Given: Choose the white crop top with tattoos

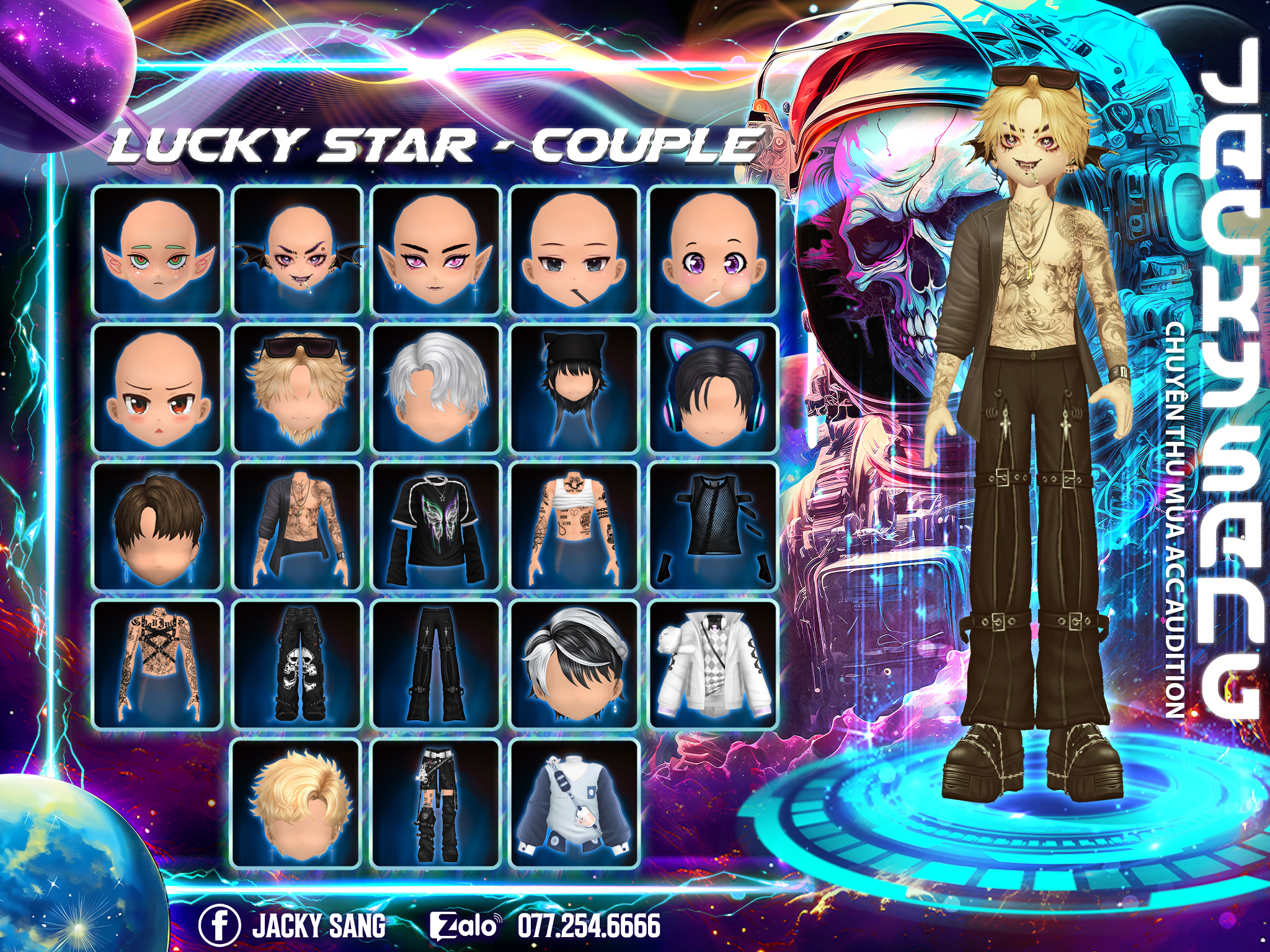Looking at the screenshot, I should pyautogui.click(x=574, y=527).
